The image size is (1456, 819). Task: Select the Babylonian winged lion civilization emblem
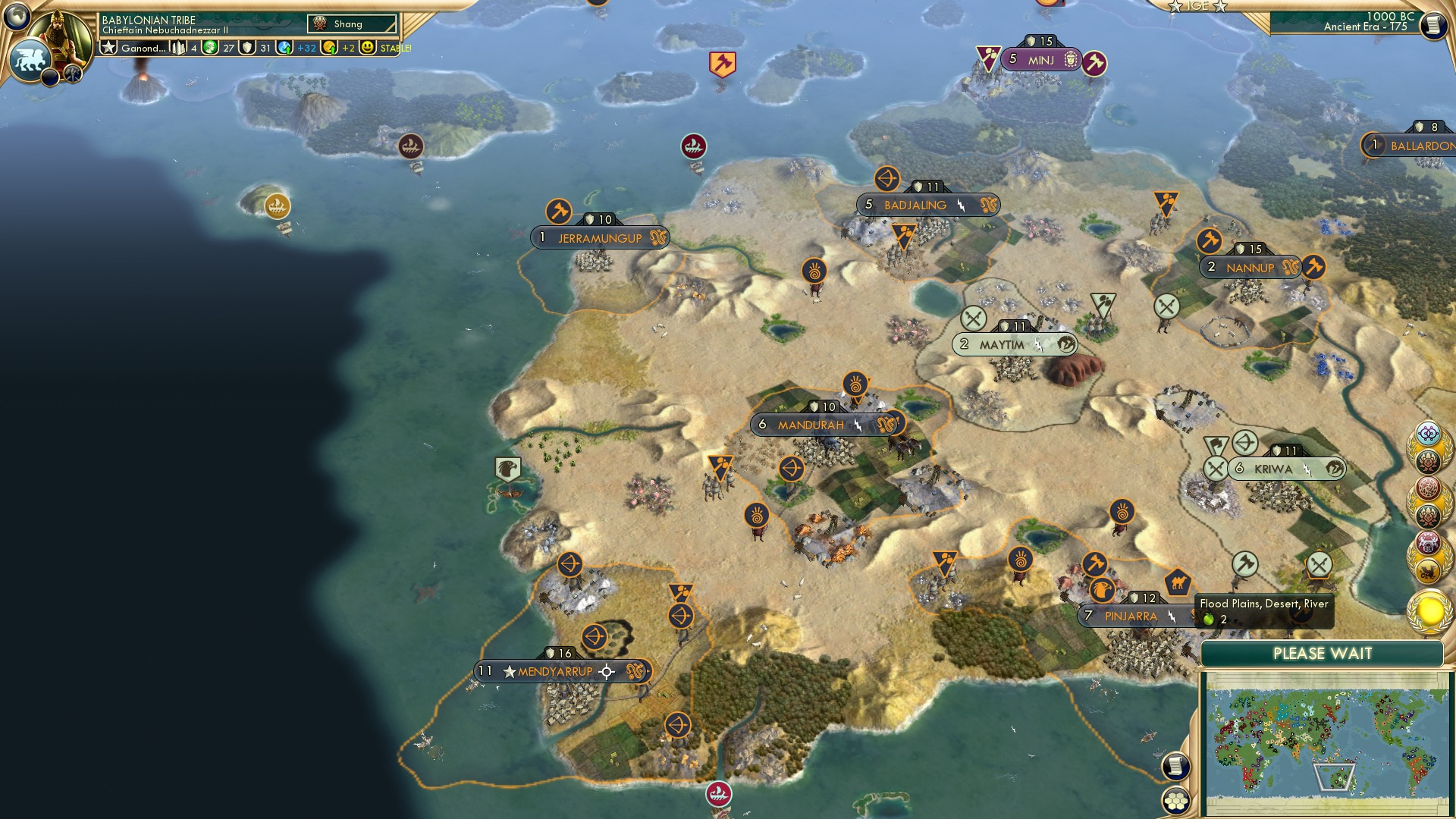29,58
